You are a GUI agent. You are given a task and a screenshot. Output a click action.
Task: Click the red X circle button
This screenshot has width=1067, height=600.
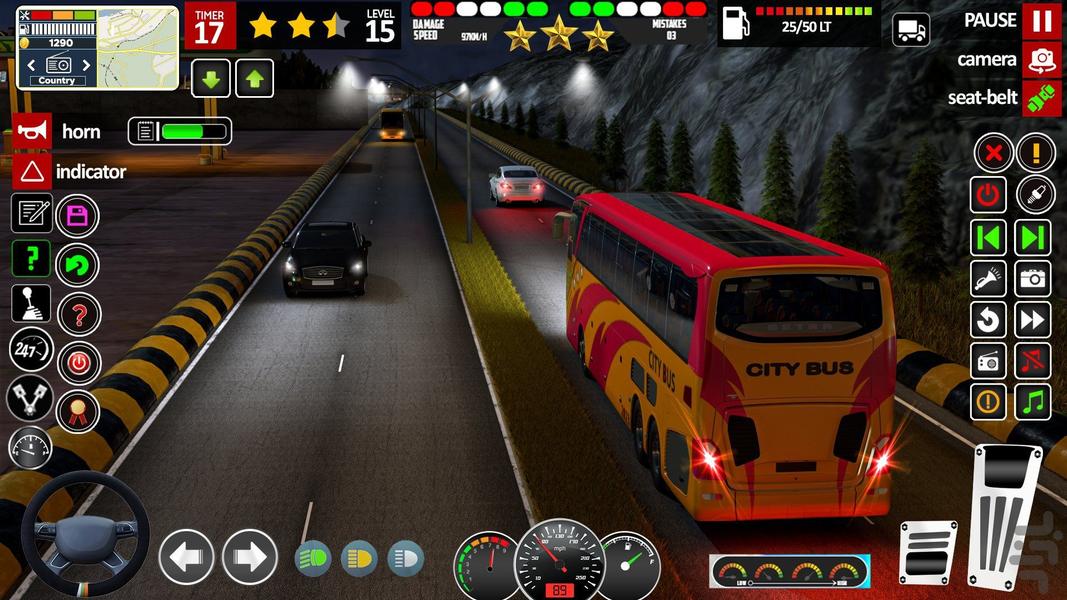(x=992, y=153)
